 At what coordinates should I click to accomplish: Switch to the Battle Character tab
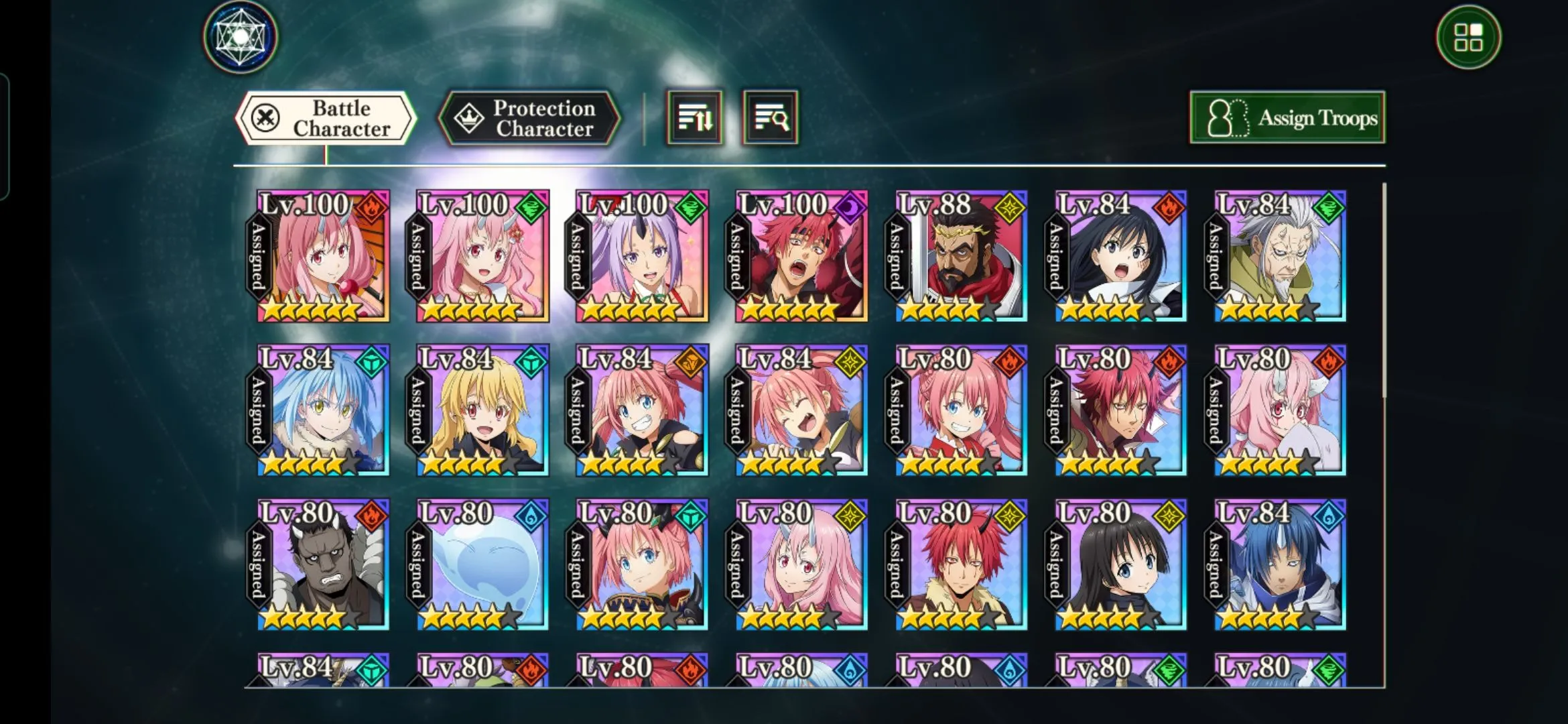tap(326, 119)
